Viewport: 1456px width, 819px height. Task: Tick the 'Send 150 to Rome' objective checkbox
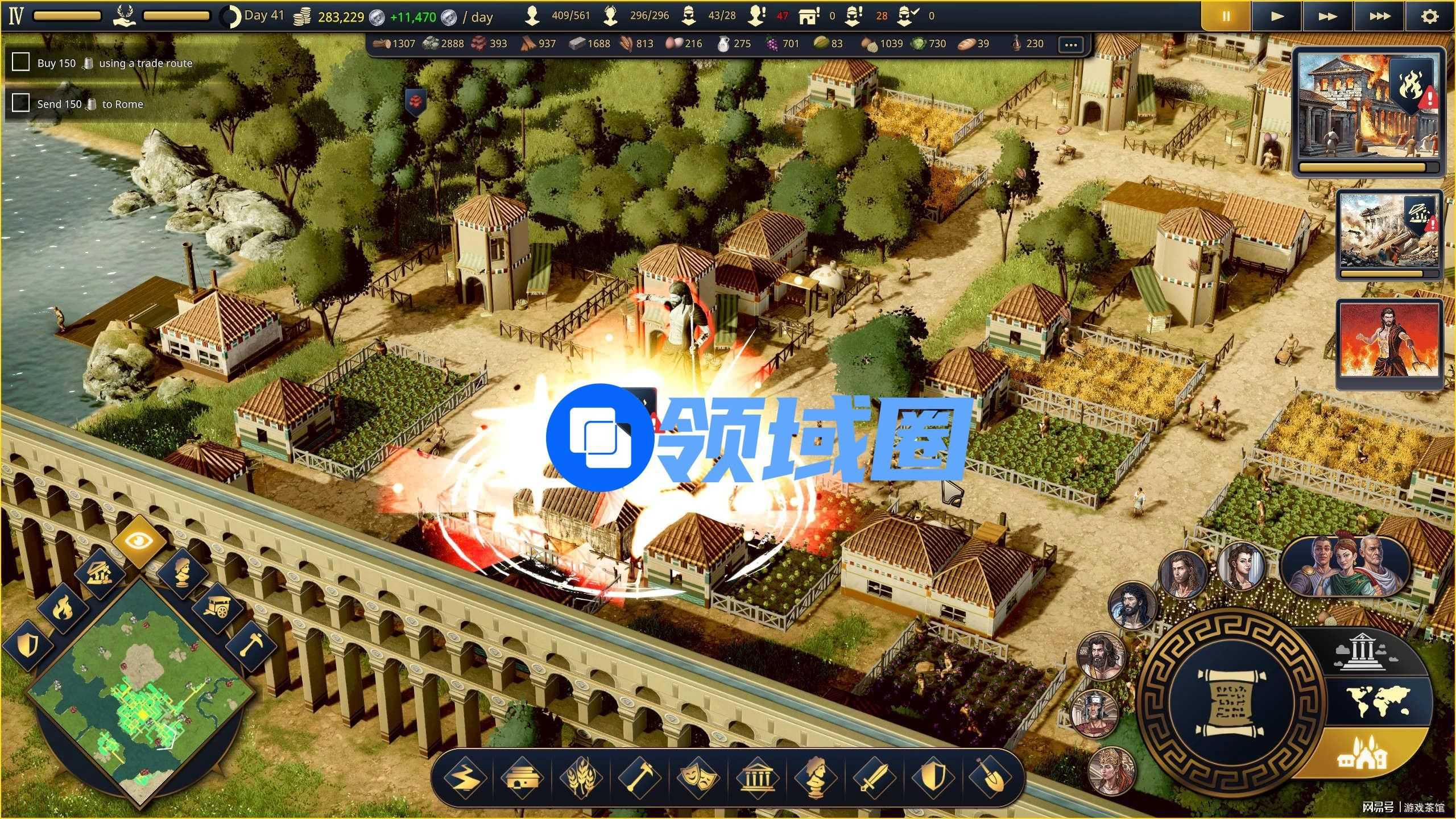point(21,103)
